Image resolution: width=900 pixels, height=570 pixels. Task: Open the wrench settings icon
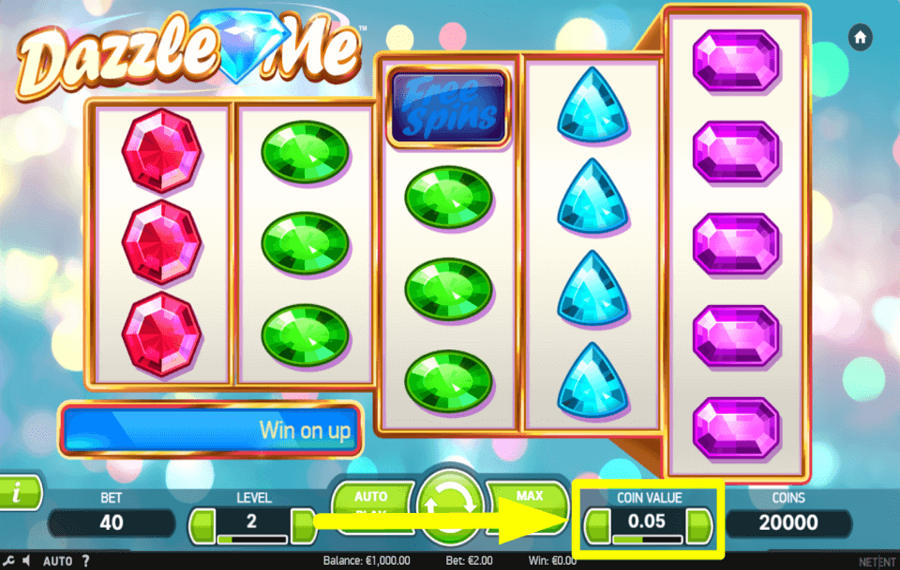[8, 561]
